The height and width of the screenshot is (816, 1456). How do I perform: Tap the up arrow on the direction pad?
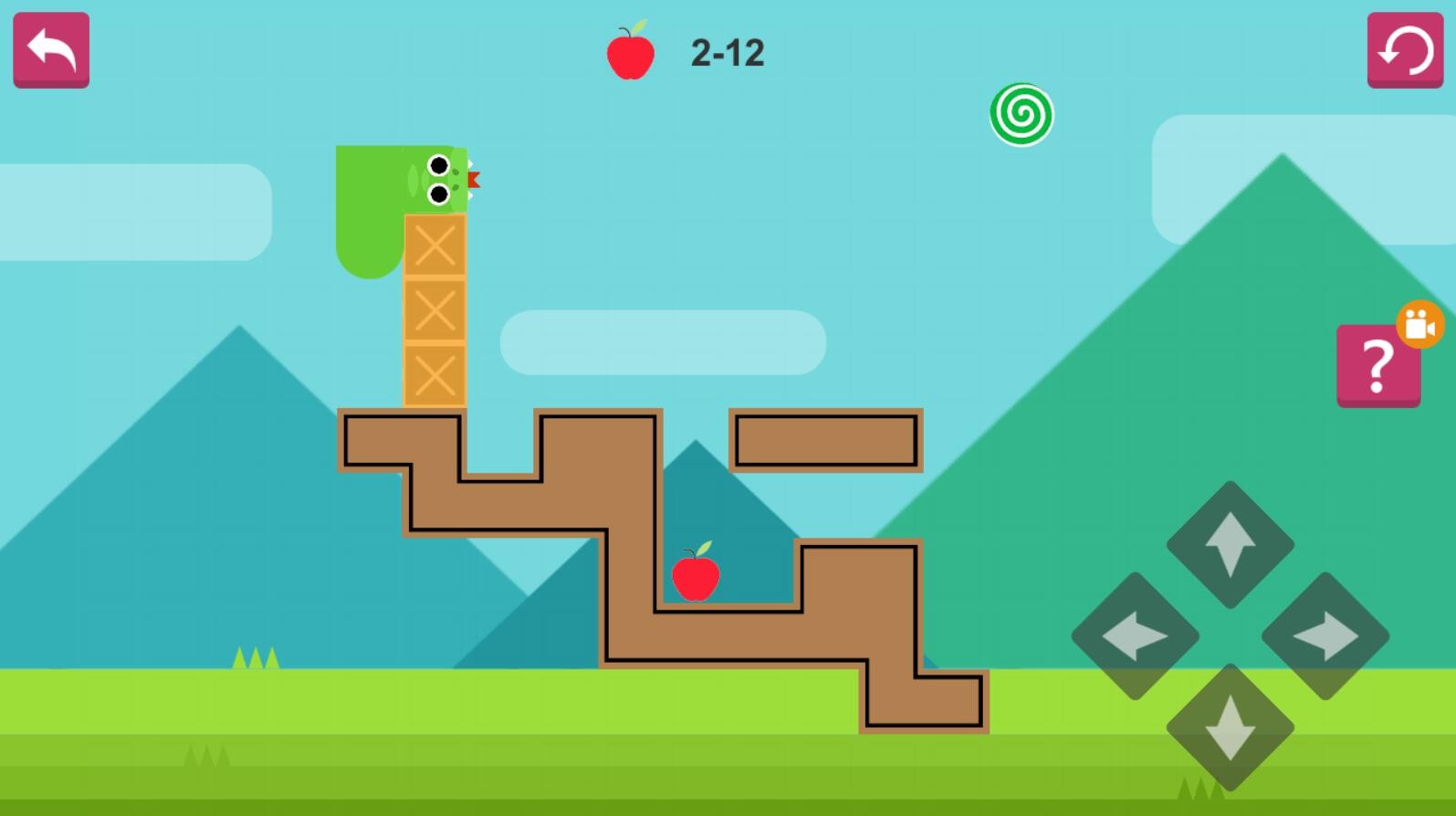[1230, 544]
